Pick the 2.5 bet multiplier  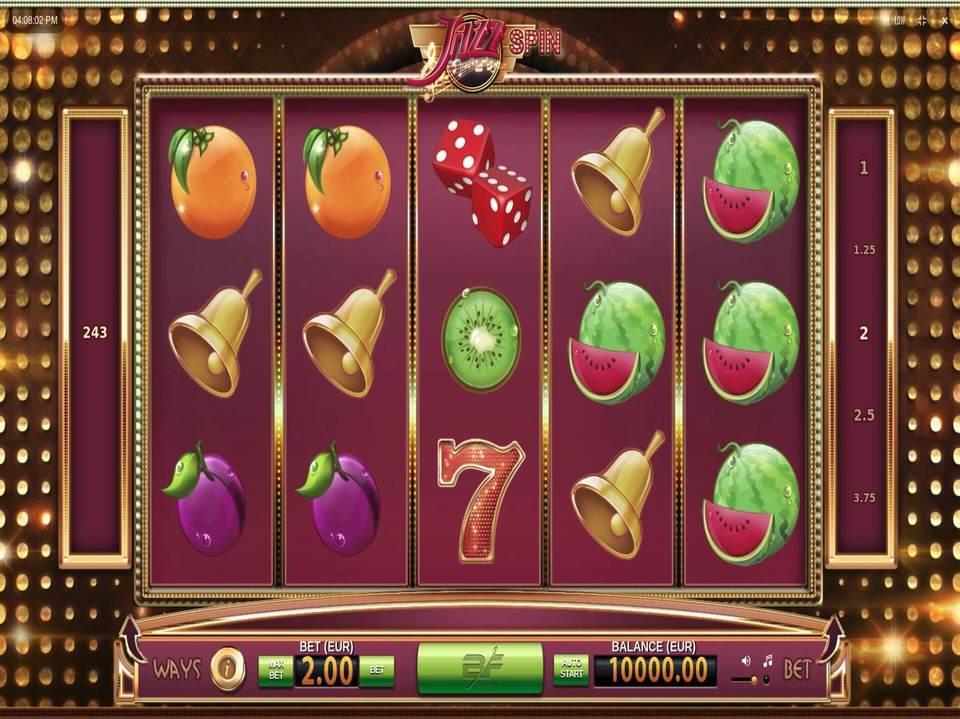(864, 415)
